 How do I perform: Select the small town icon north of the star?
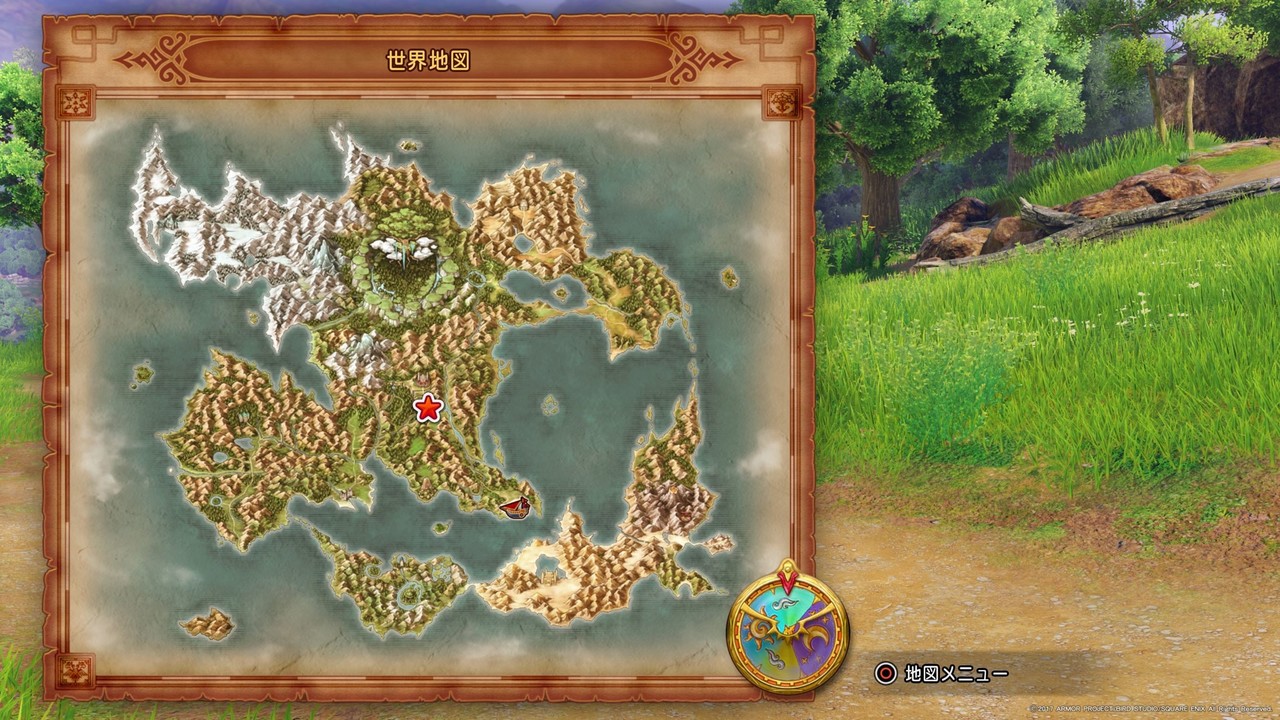(x=423, y=379)
